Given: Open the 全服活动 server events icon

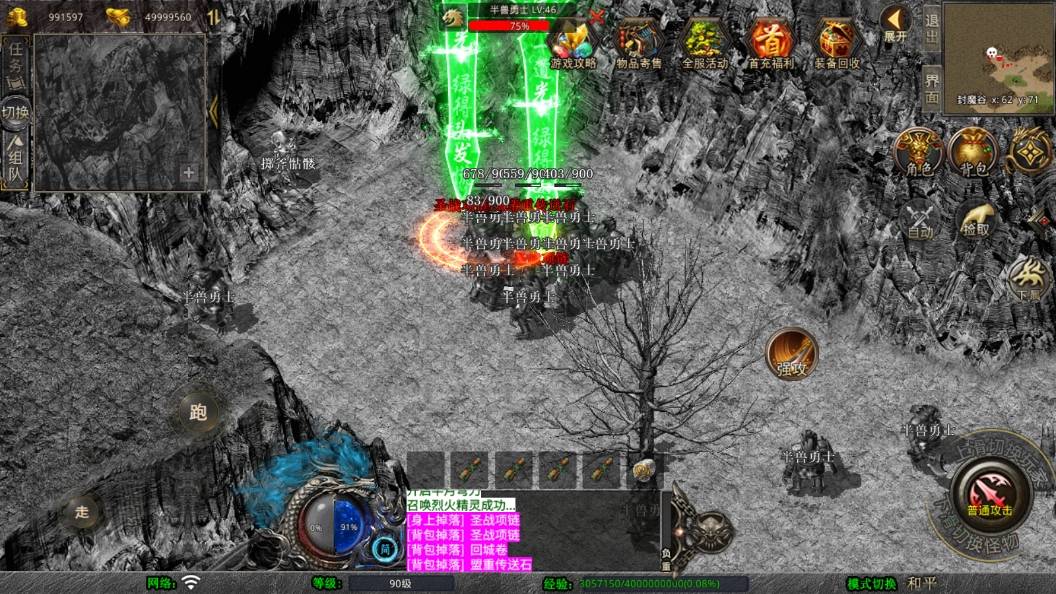Looking at the screenshot, I should [x=705, y=44].
